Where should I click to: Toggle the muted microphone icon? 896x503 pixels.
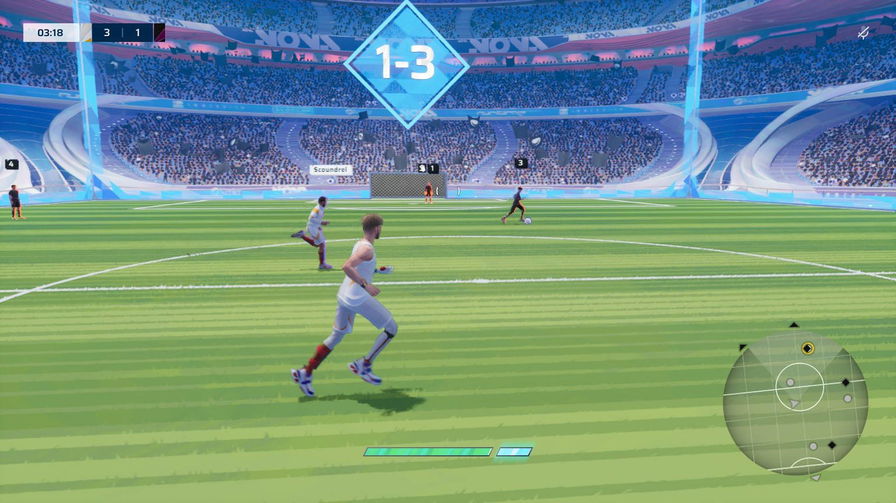[x=863, y=33]
